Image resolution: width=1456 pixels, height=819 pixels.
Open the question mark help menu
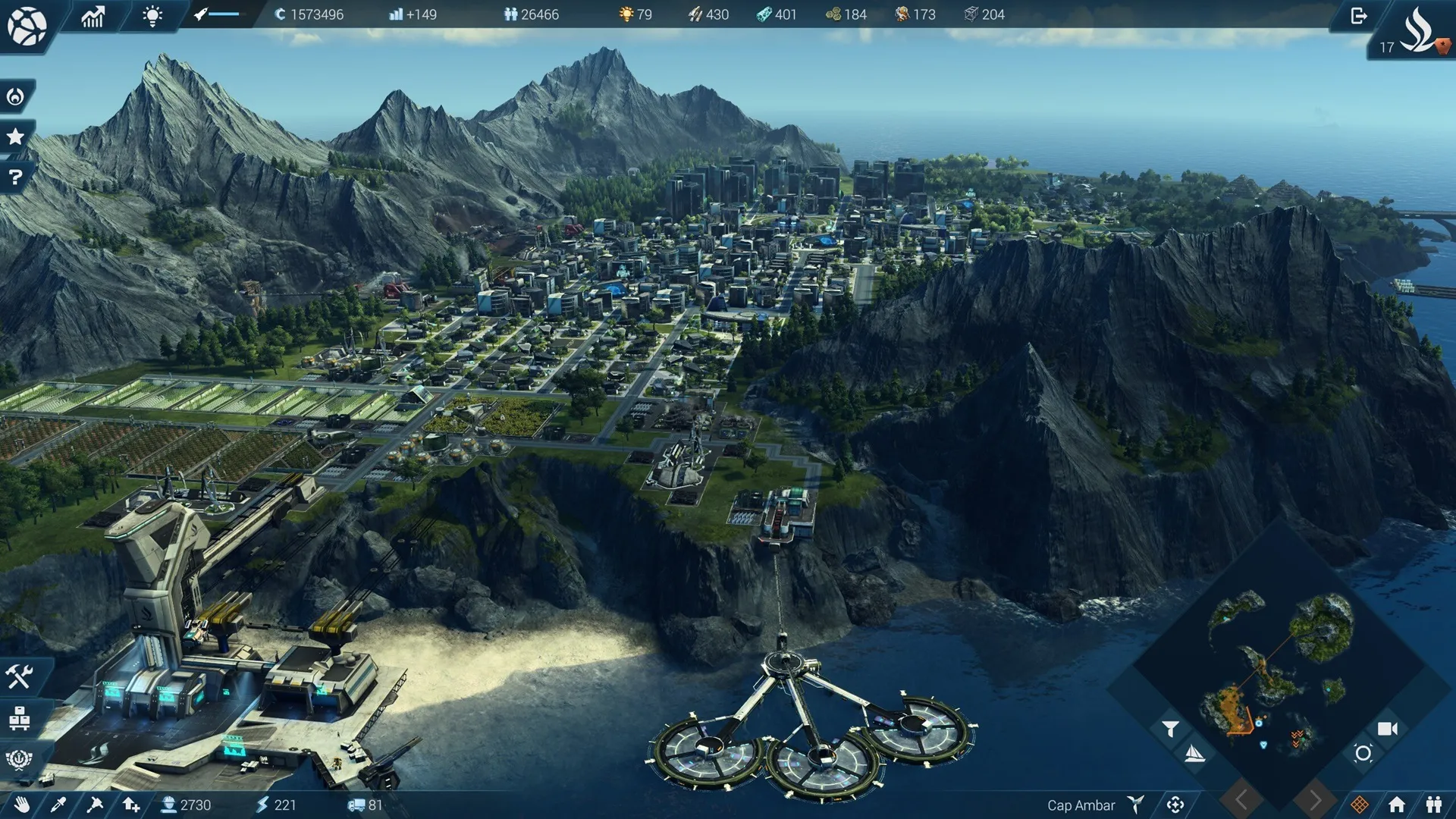[15, 177]
